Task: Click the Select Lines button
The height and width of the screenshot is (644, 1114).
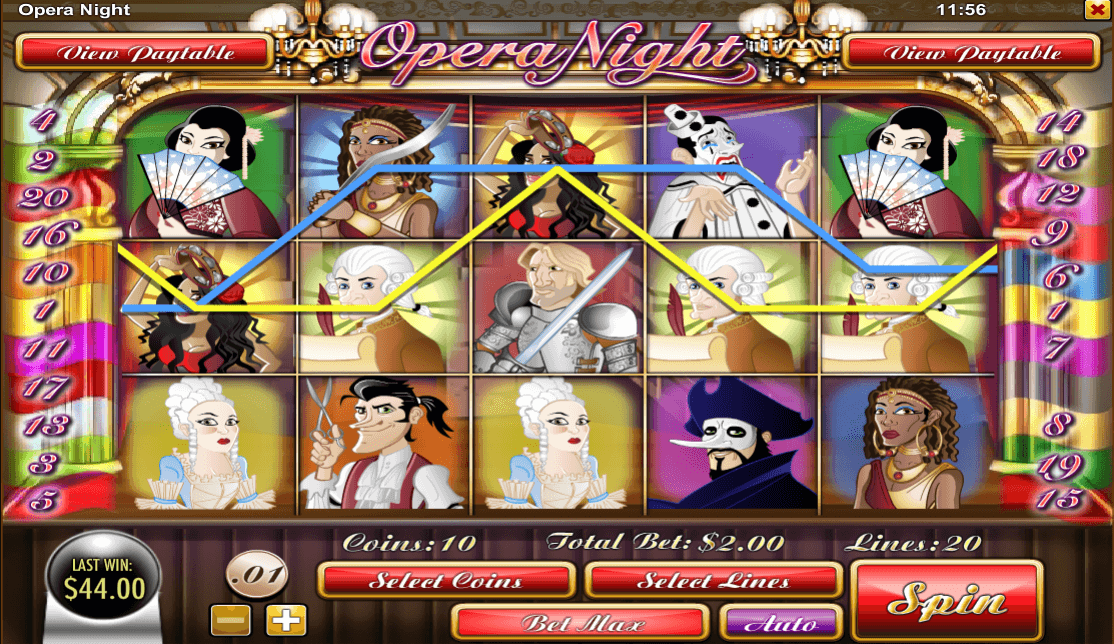Action: 713,580
